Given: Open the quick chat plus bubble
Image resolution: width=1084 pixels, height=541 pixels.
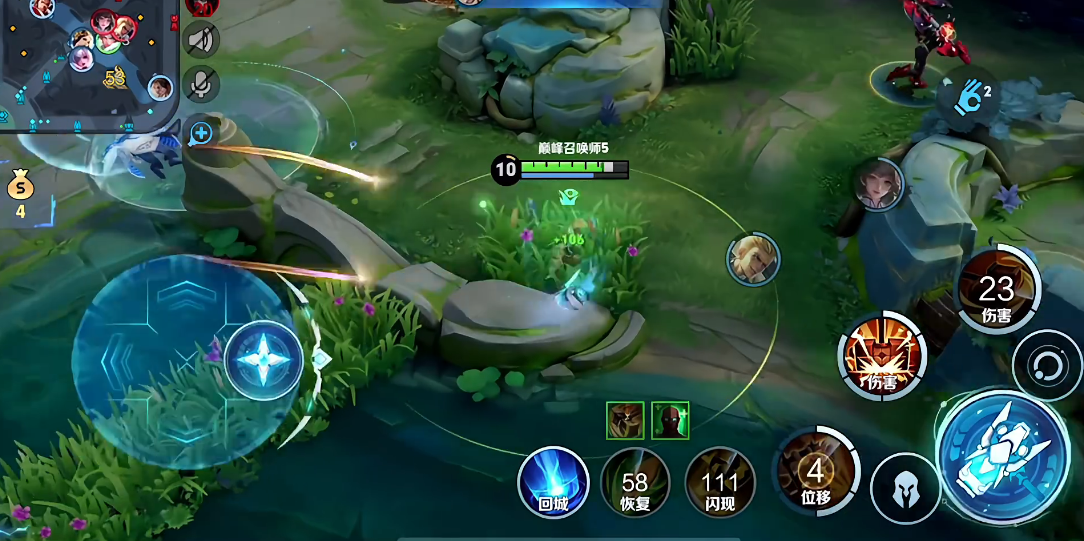Looking at the screenshot, I should click(200, 132).
